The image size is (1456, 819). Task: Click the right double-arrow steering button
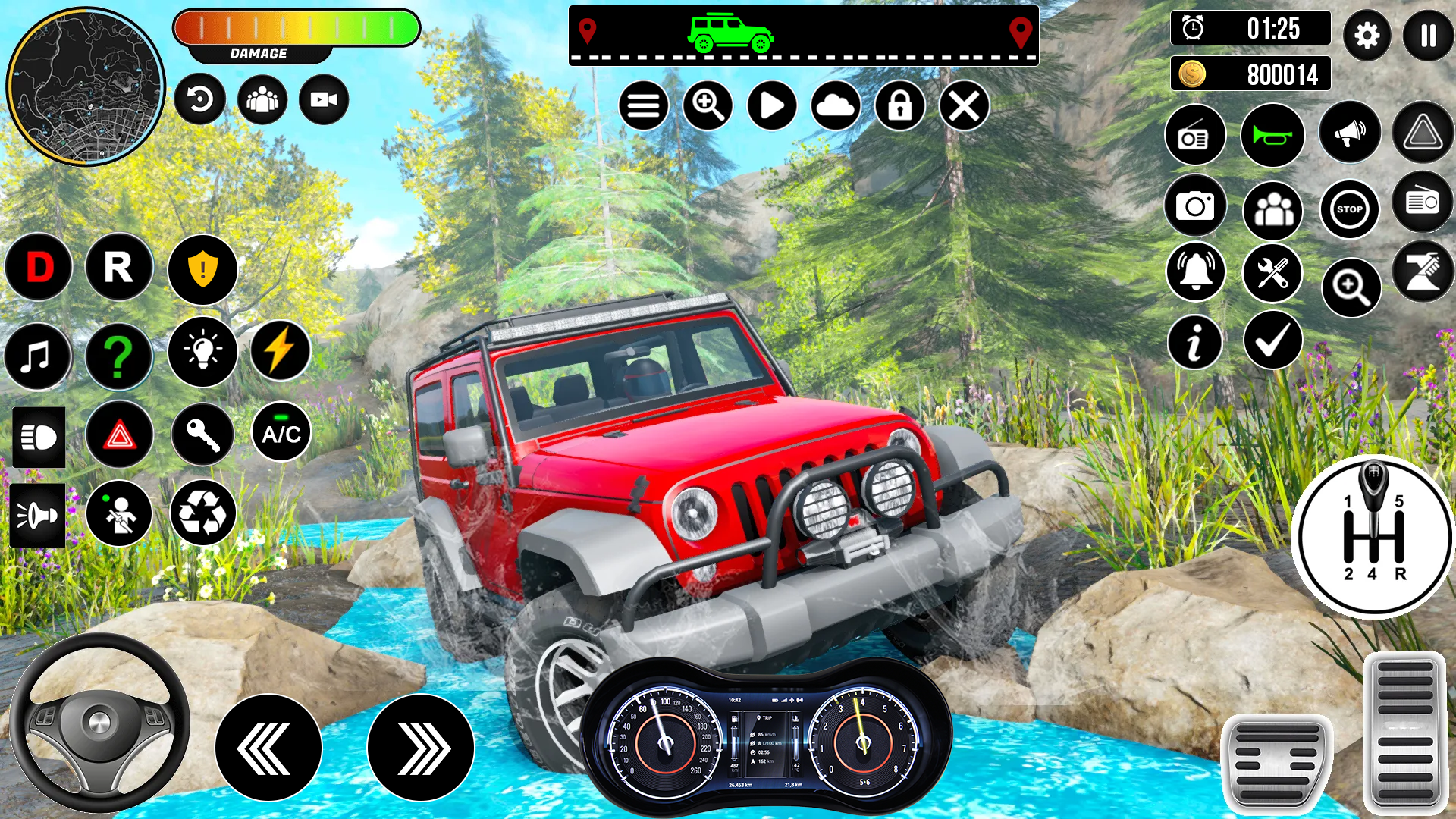click(x=421, y=748)
